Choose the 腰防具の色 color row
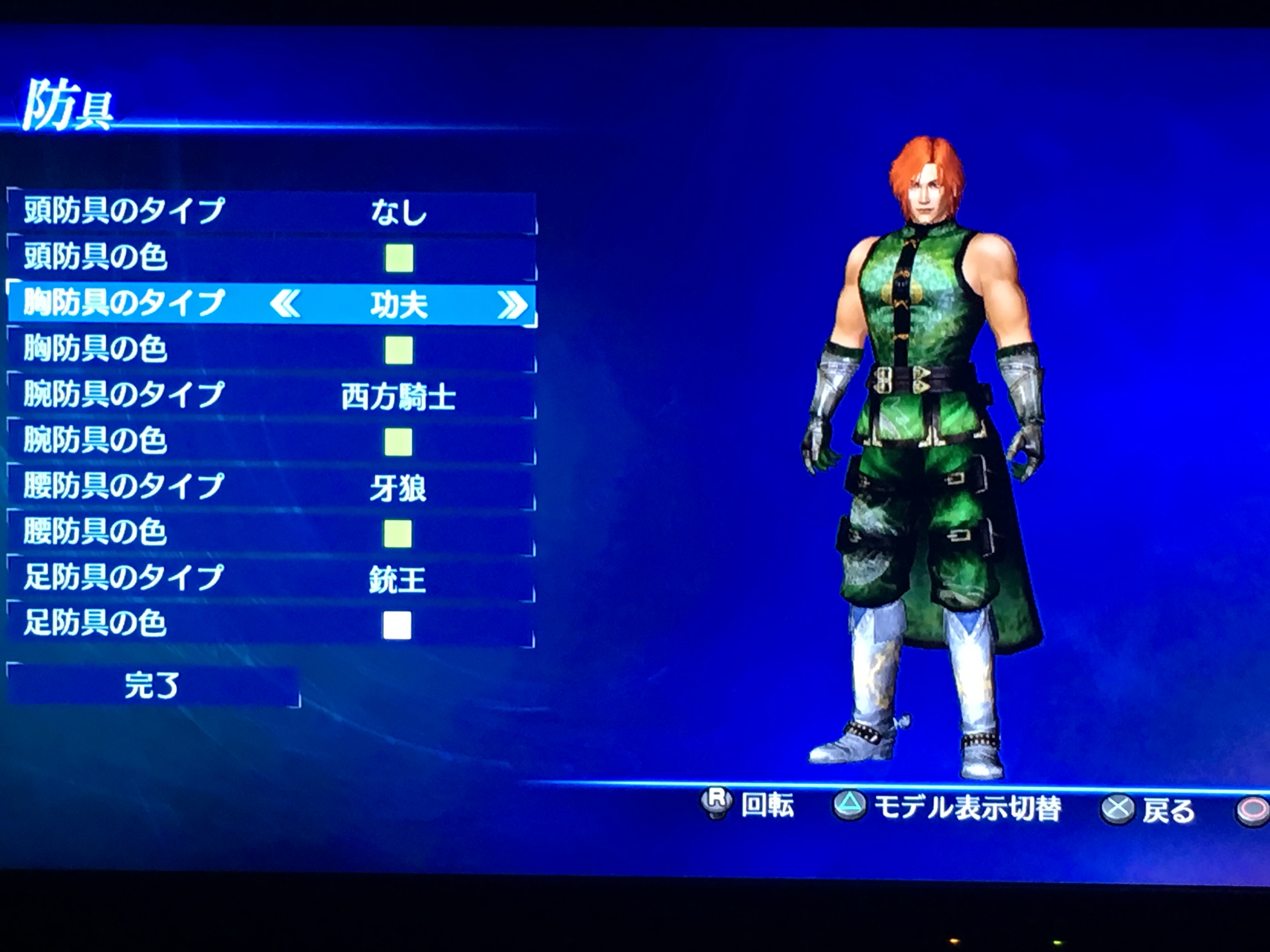Viewport: 1270px width, 952px height. click(272, 533)
